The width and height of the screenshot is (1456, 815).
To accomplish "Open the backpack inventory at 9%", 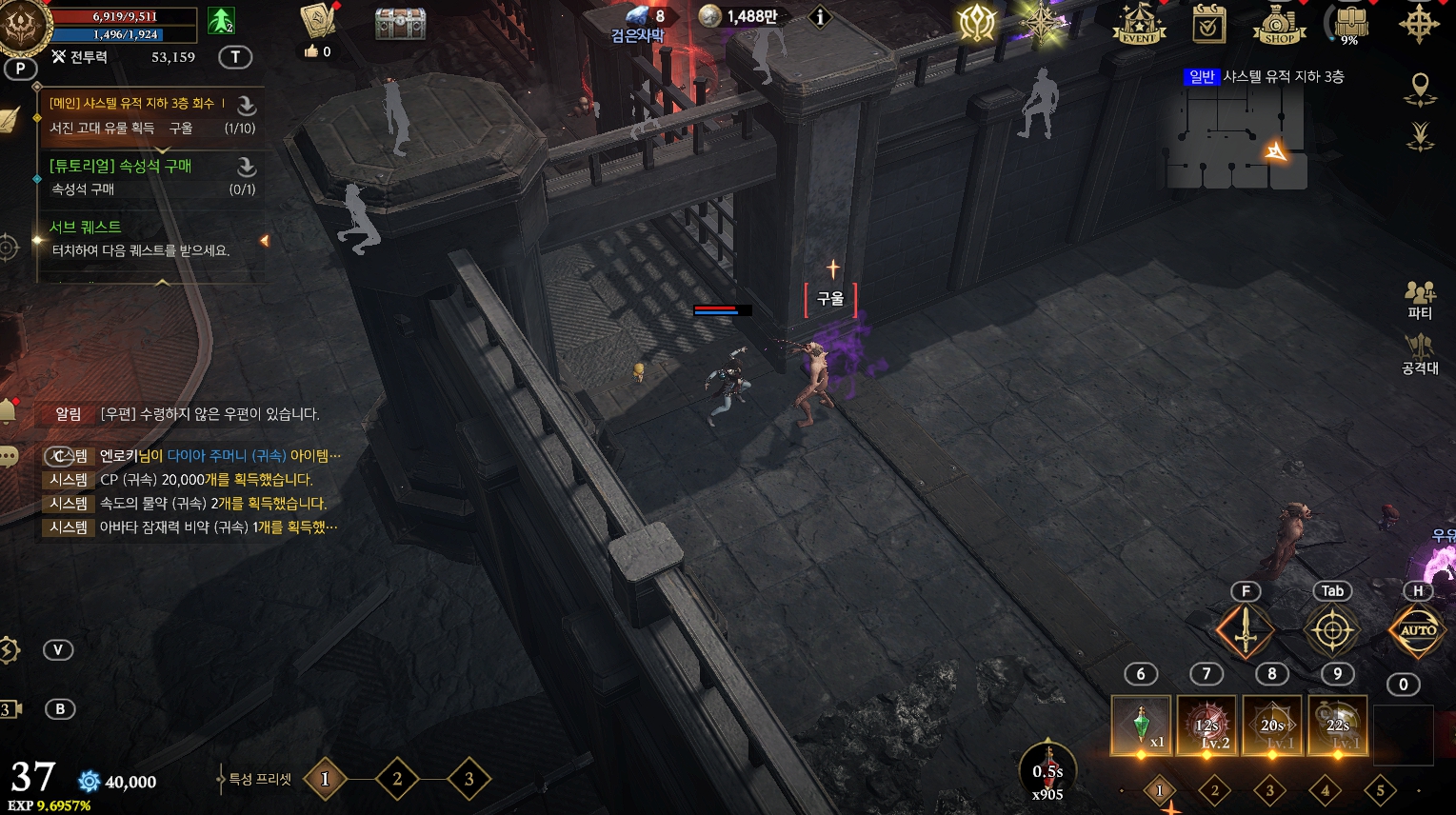I will 1349,24.
